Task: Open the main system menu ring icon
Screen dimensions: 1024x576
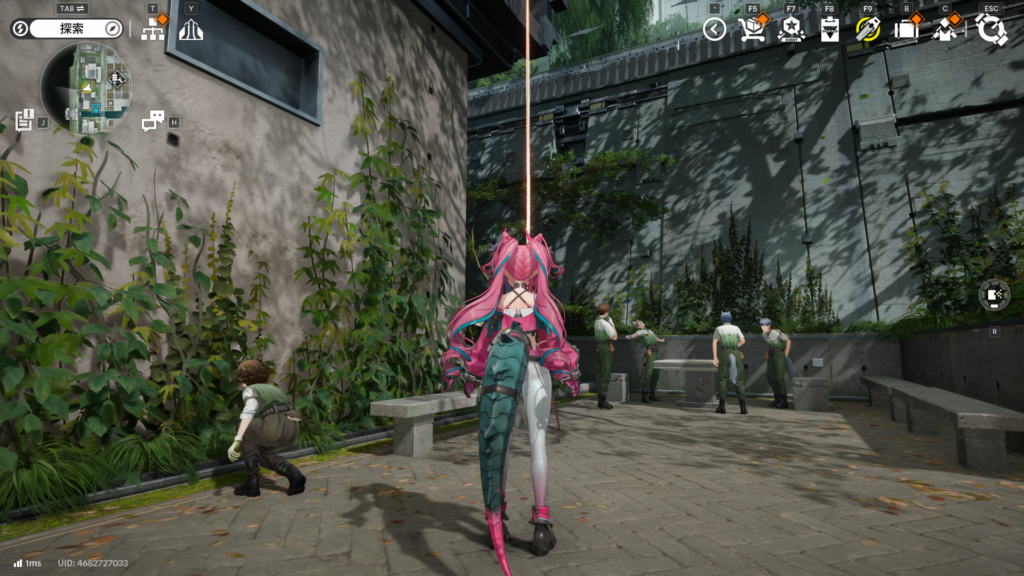Action: 991,29
